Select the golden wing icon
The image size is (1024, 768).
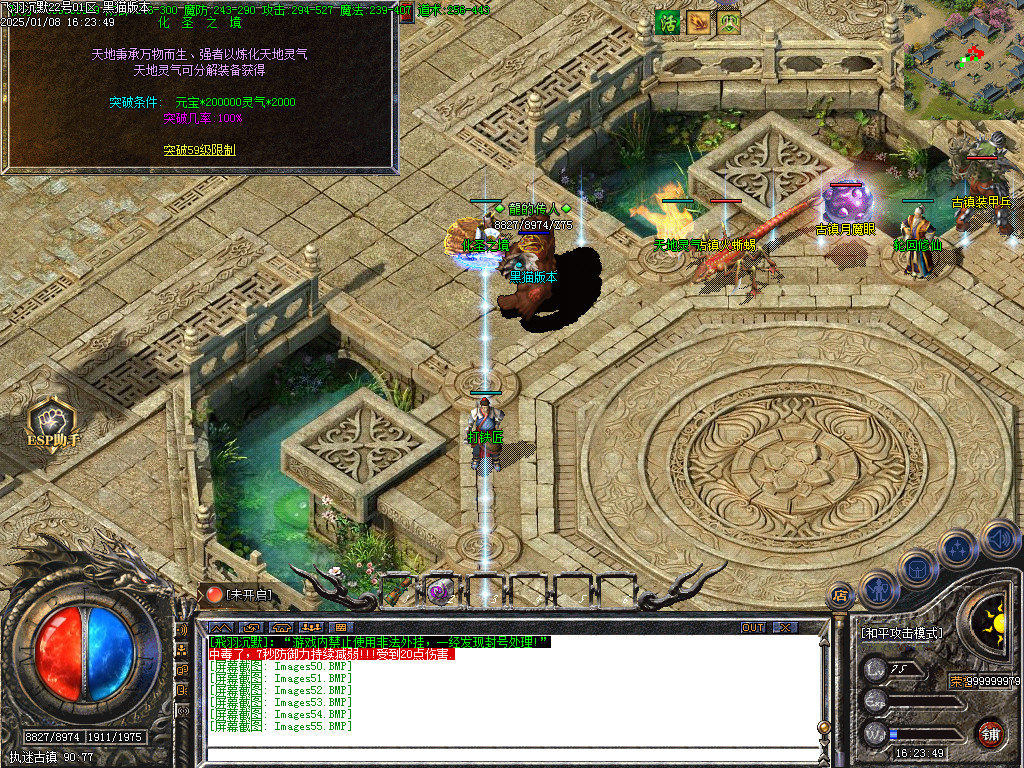coord(698,22)
